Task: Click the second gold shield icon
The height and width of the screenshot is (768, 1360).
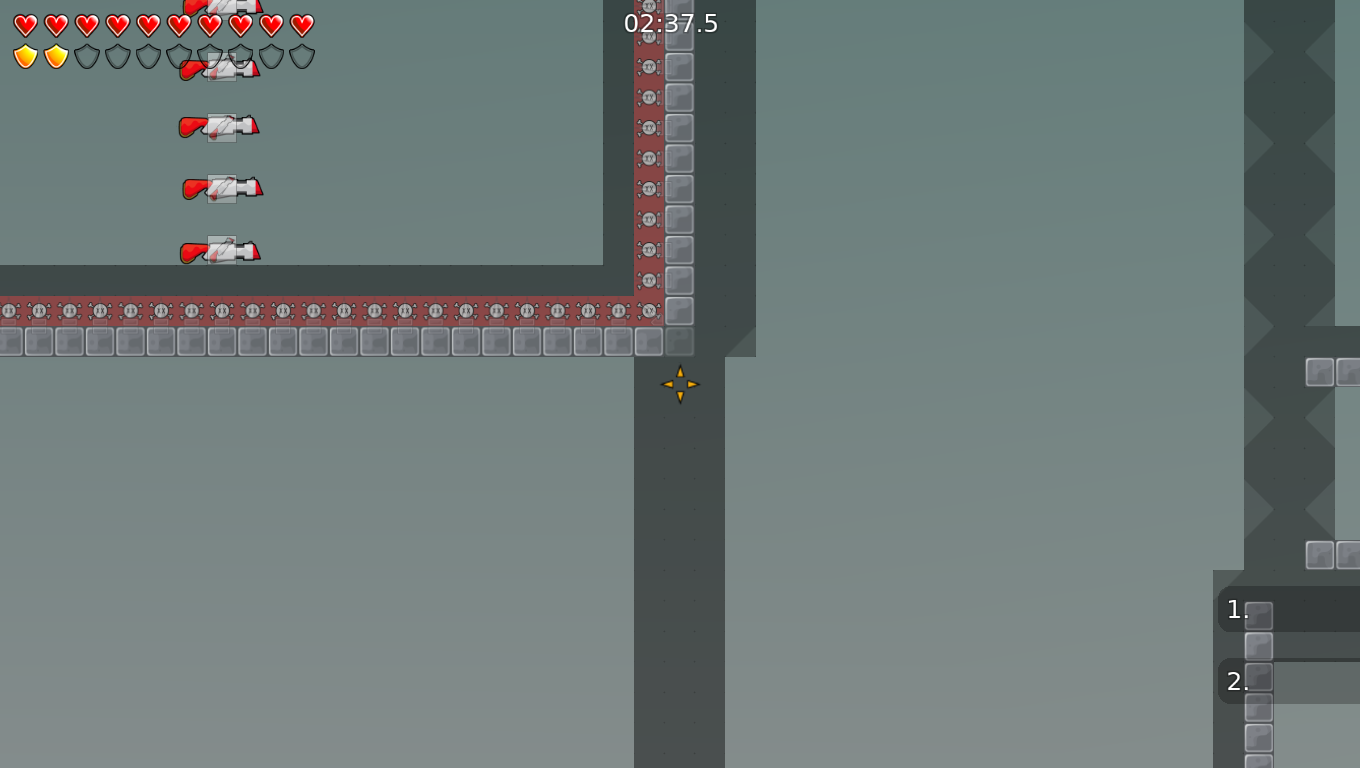Action: coord(55,58)
